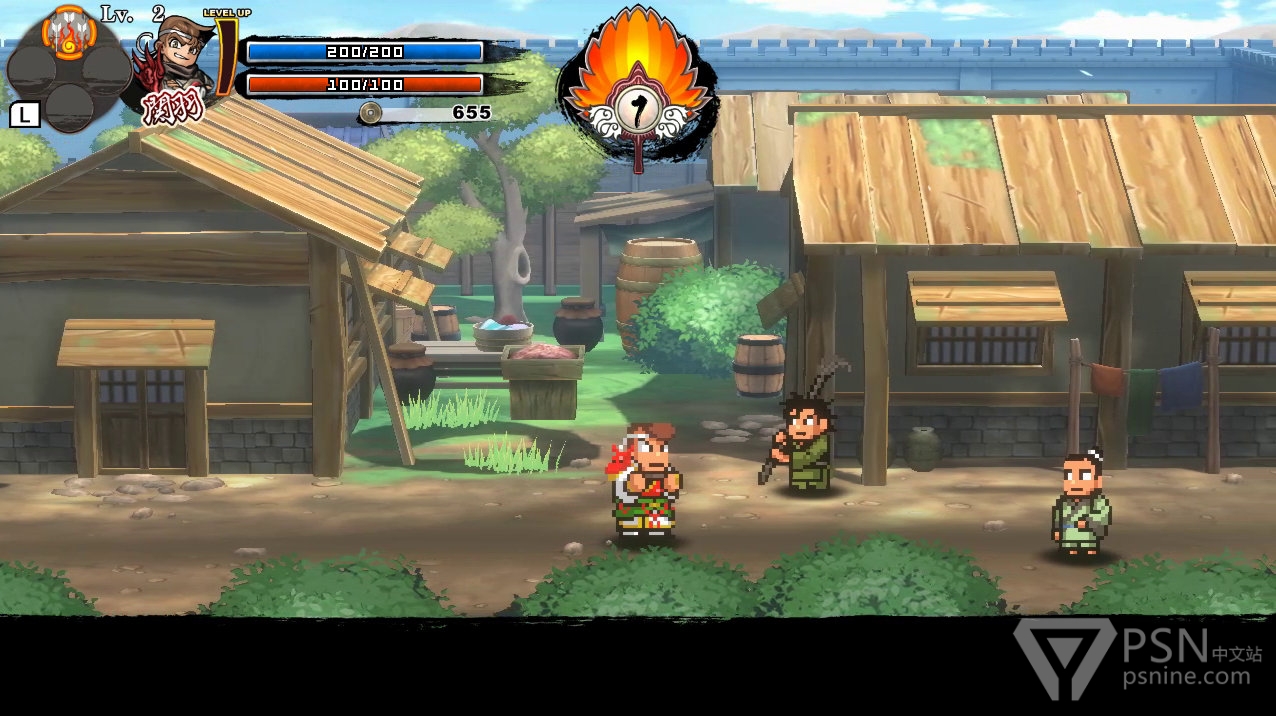Activate the fire arrows skill icon

(x=68, y=31)
